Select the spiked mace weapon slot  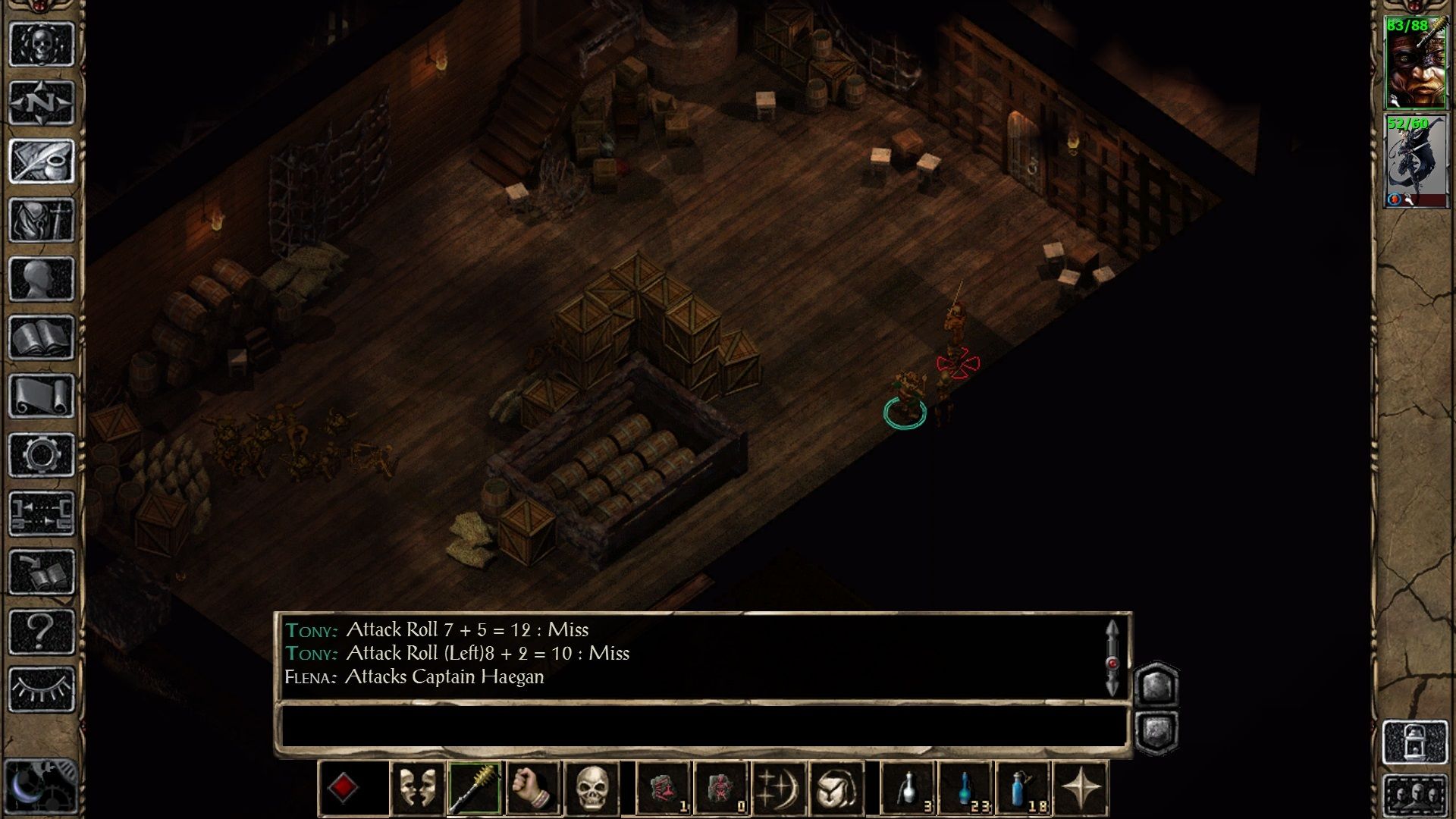pyautogui.click(x=475, y=789)
